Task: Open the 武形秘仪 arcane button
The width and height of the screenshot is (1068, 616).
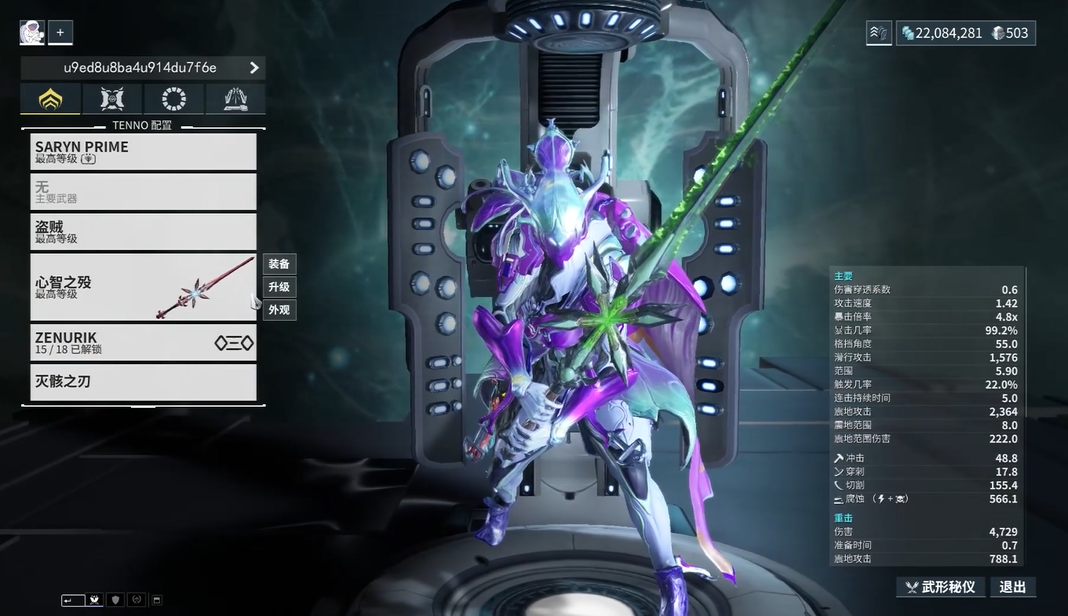Action: click(941, 587)
